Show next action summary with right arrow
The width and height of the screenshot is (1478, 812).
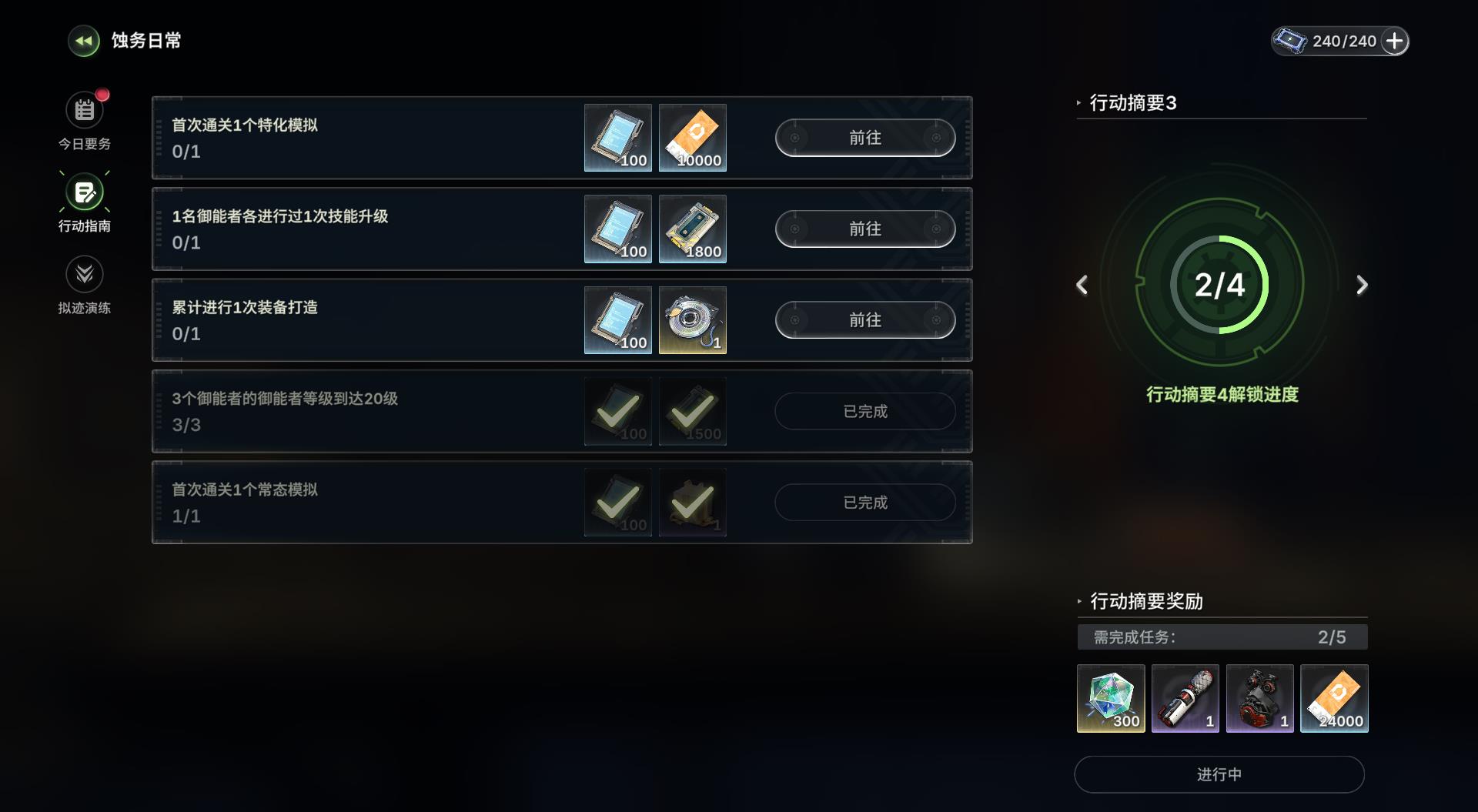[x=1362, y=285]
